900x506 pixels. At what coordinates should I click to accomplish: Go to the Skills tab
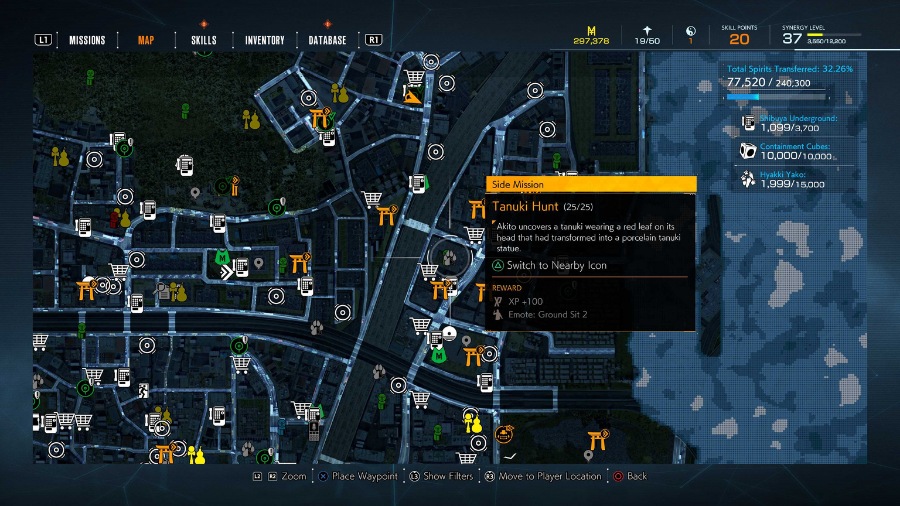(x=203, y=40)
